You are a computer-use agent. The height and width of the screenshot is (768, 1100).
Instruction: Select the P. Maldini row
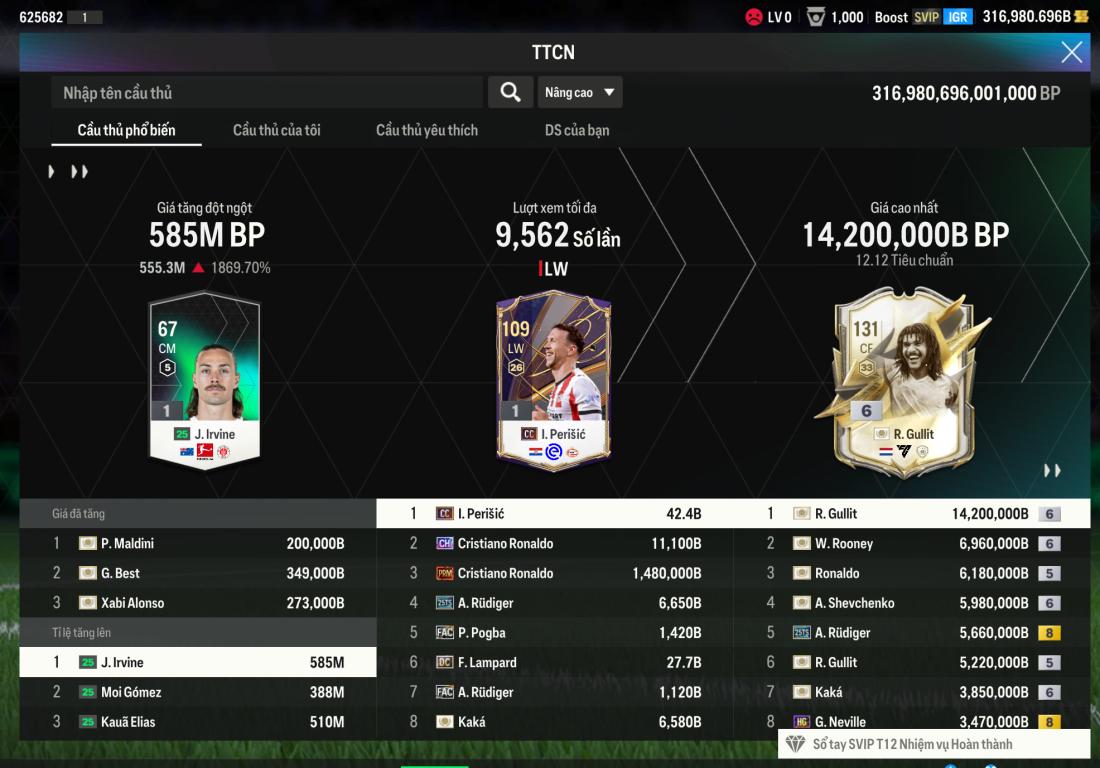198,544
